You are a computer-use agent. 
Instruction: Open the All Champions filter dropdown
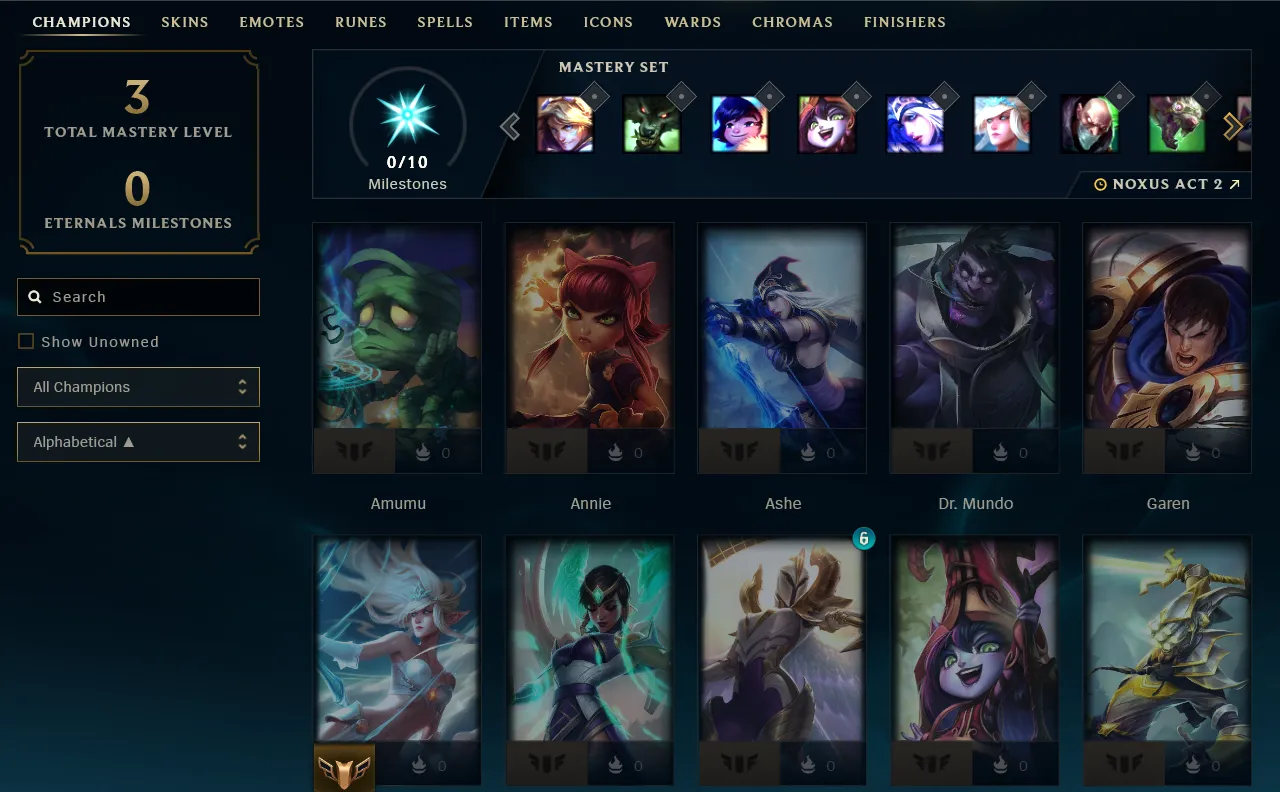[138, 387]
